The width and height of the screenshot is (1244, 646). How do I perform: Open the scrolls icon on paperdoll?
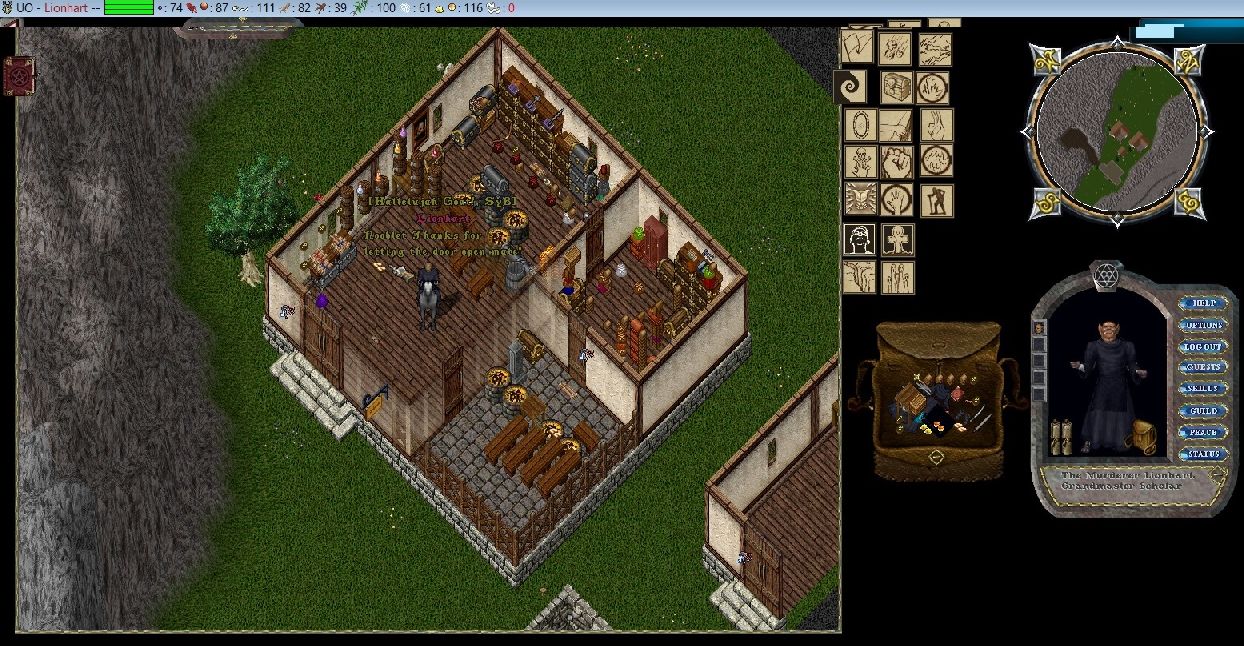[1061, 437]
